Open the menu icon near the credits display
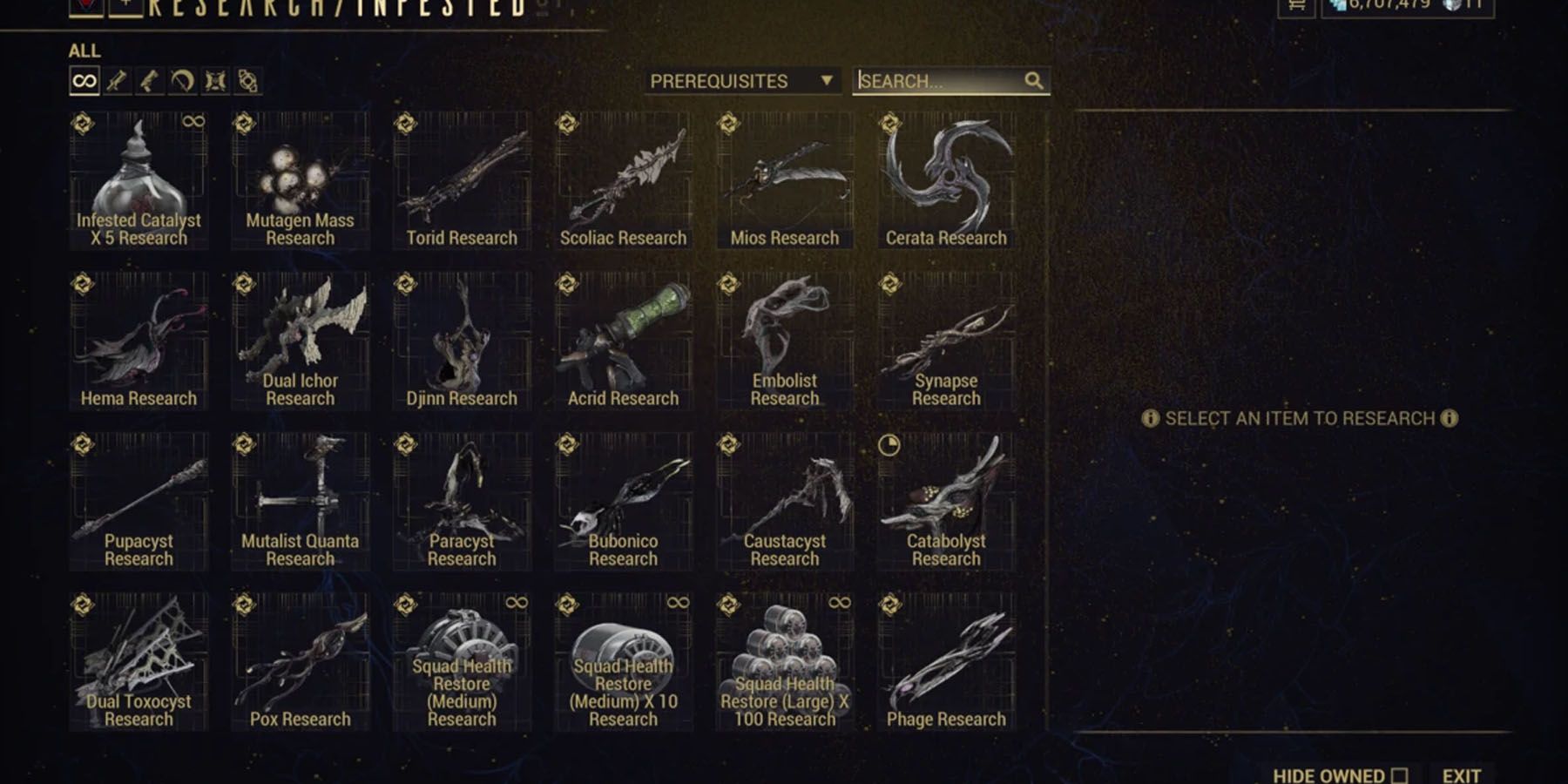Screen dimensions: 1568x784 tap(1294, 7)
